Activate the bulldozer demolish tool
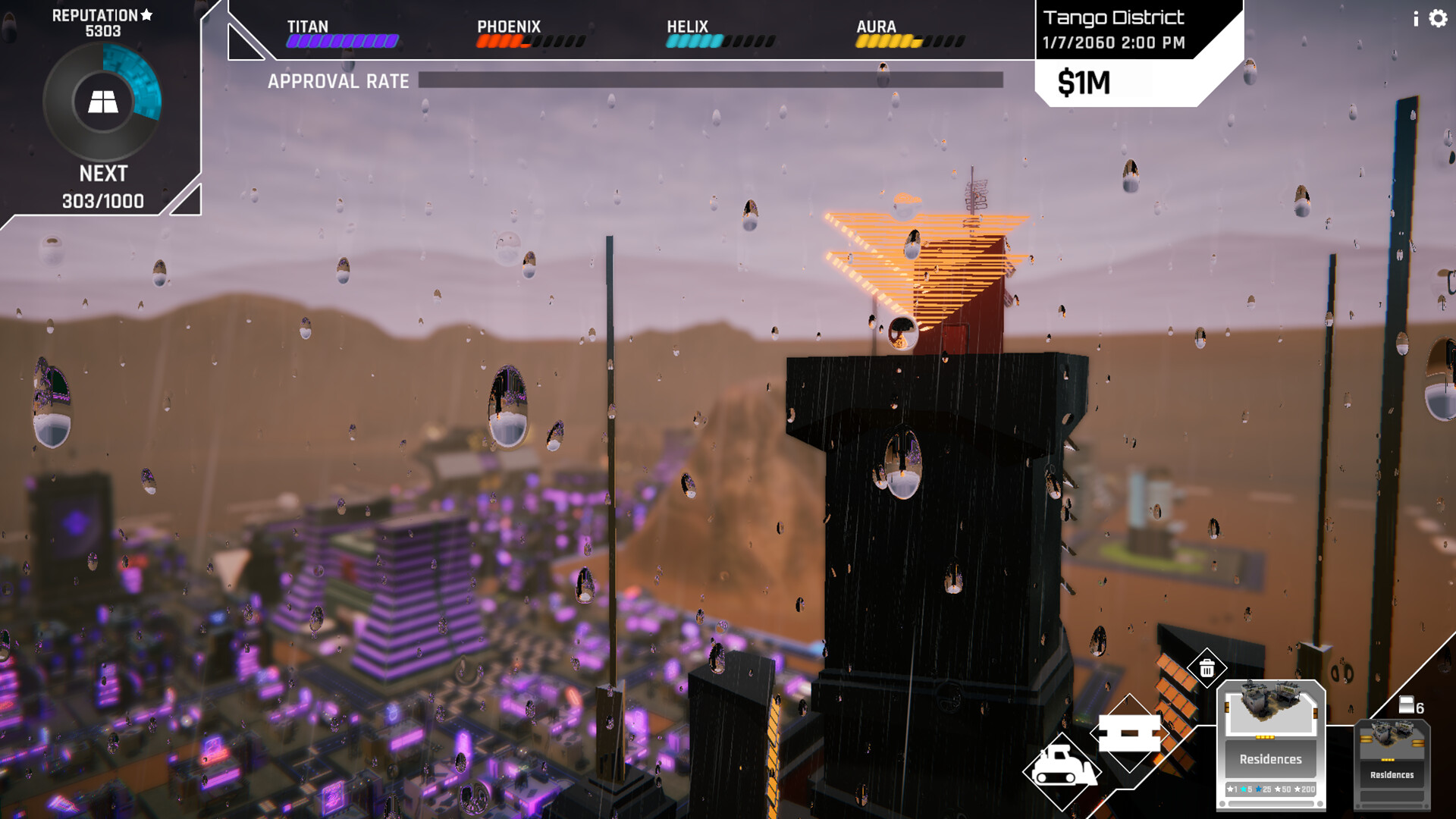The height and width of the screenshot is (819, 1456). [x=1062, y=767]
